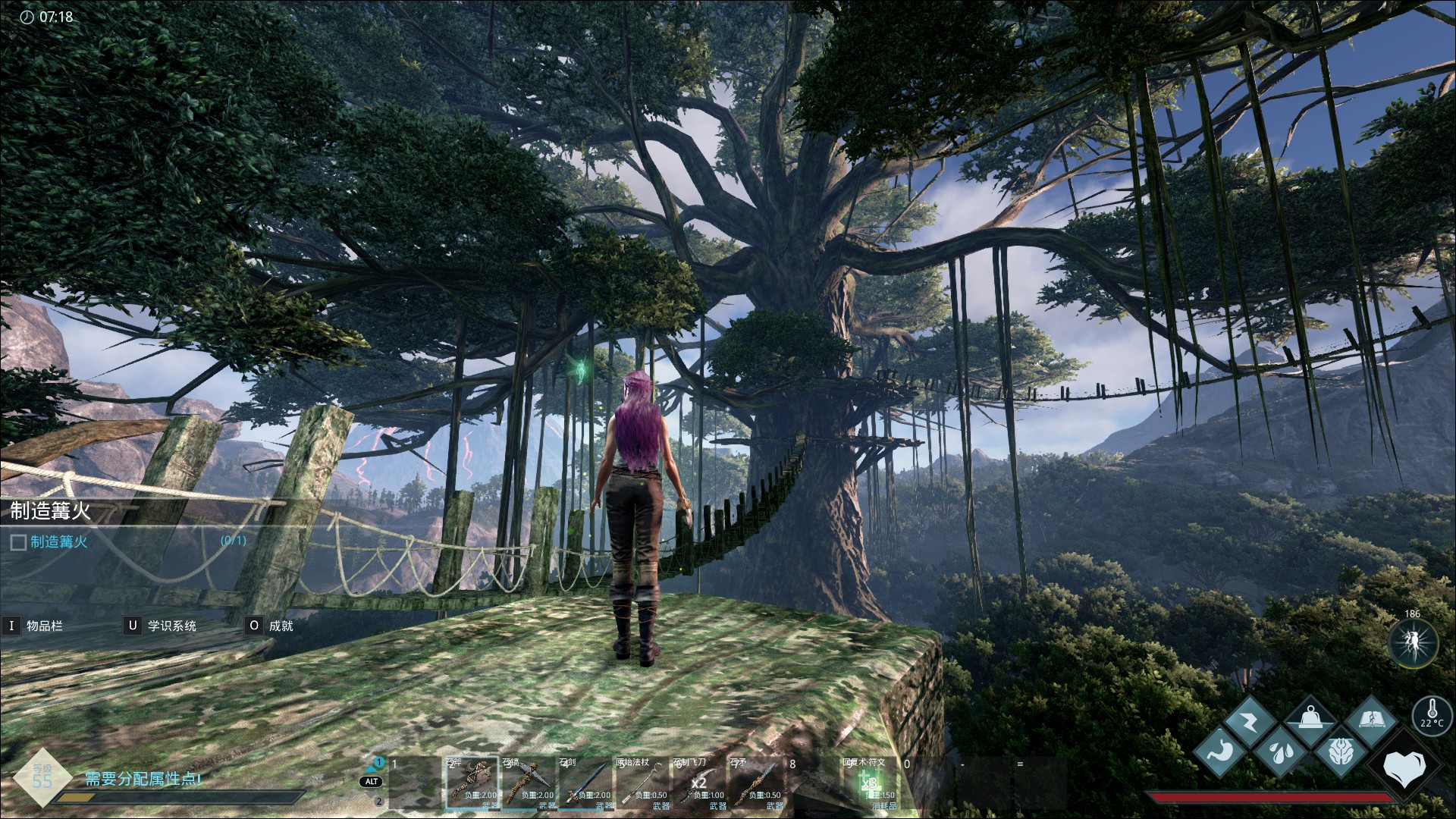1456x819 pixels.
Task: Select the stone pickaxe hotbar slot
Action: click(528, 783)
